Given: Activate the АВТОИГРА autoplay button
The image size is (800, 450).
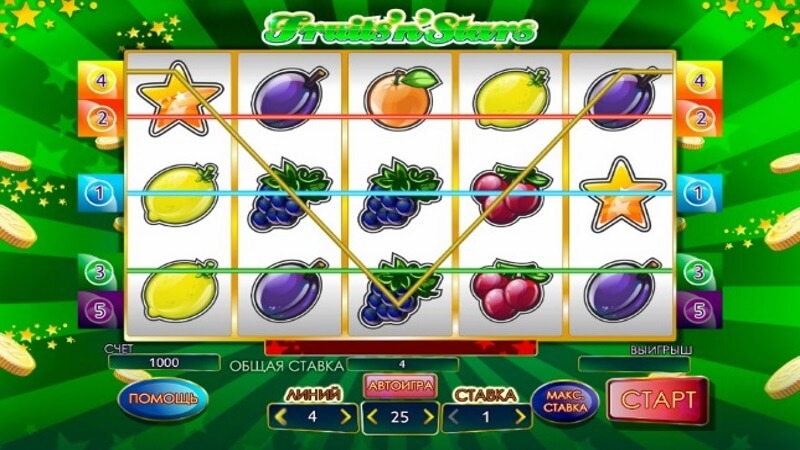Looking at the screenshot, I should point(400,386).
